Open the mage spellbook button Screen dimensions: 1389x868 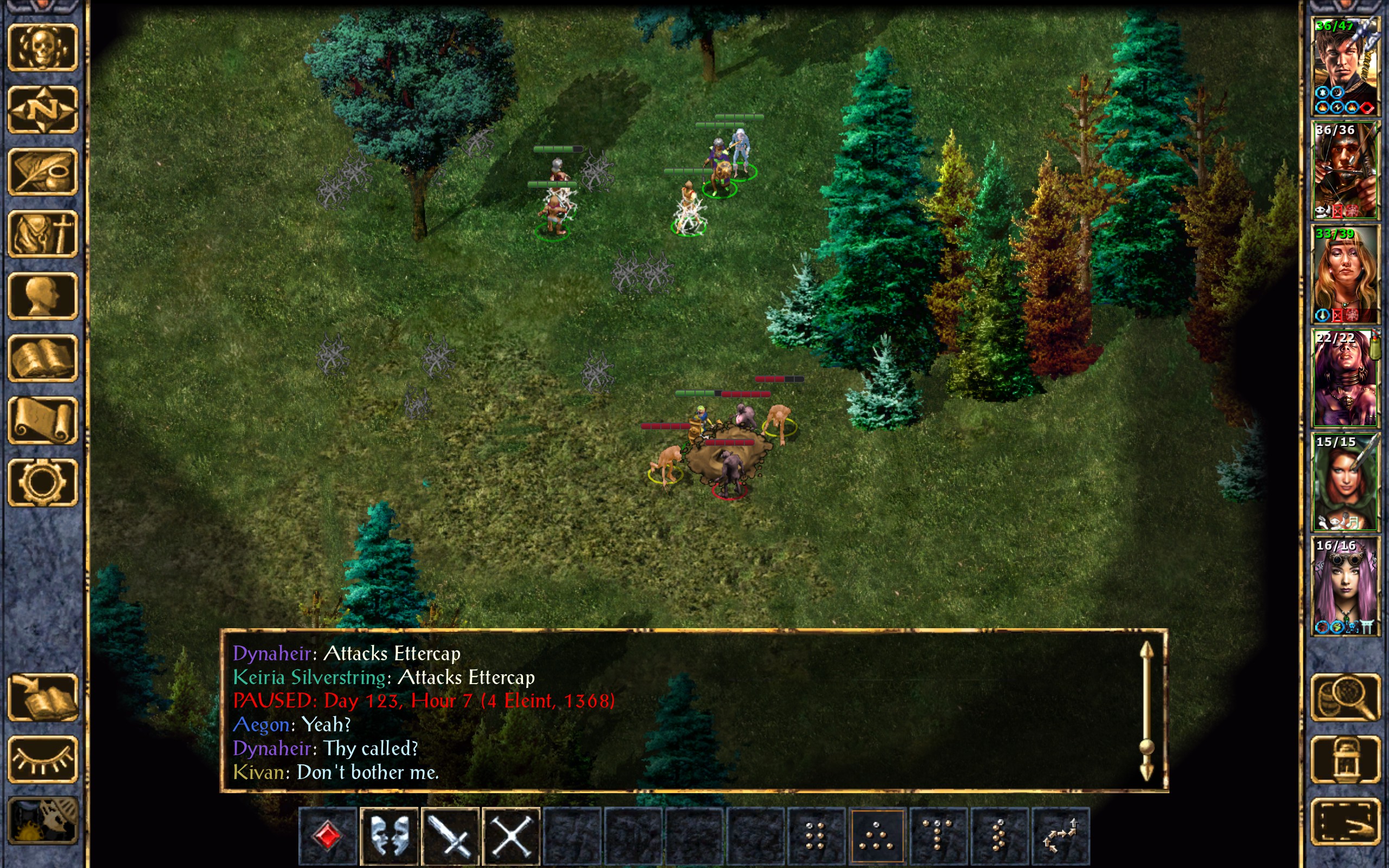[42, 358]
